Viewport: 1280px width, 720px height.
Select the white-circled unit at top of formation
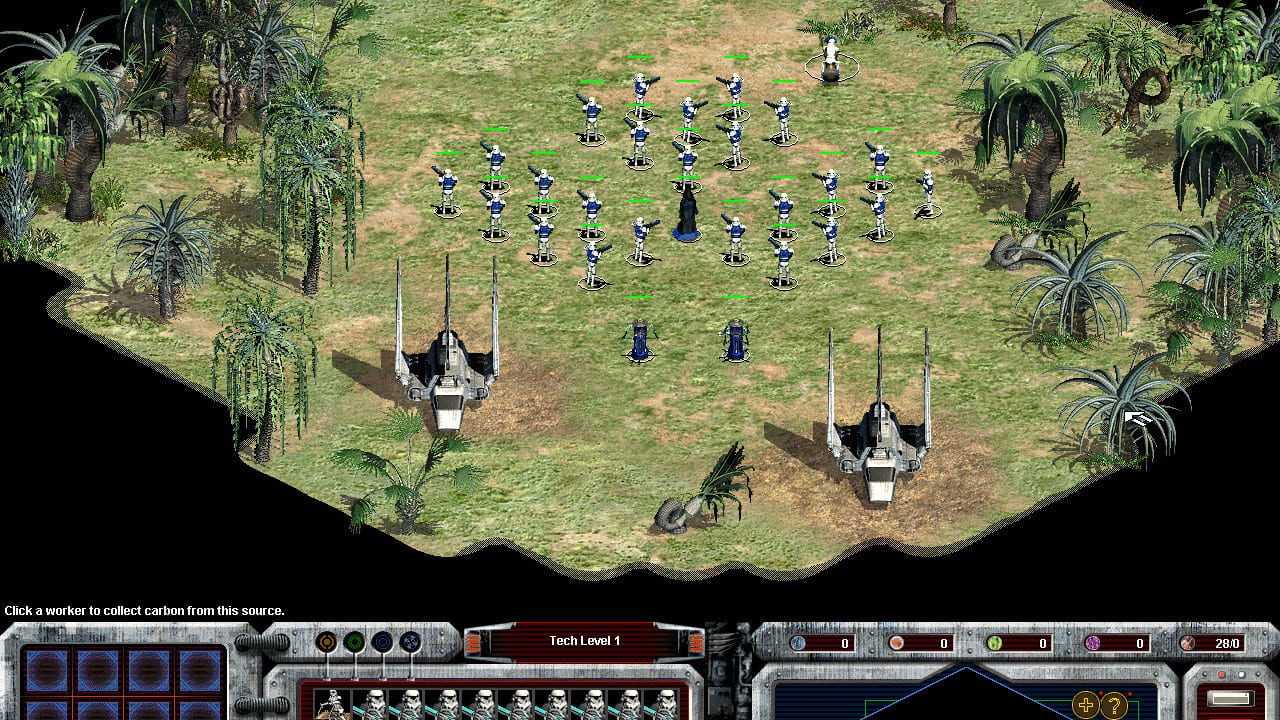830,60
